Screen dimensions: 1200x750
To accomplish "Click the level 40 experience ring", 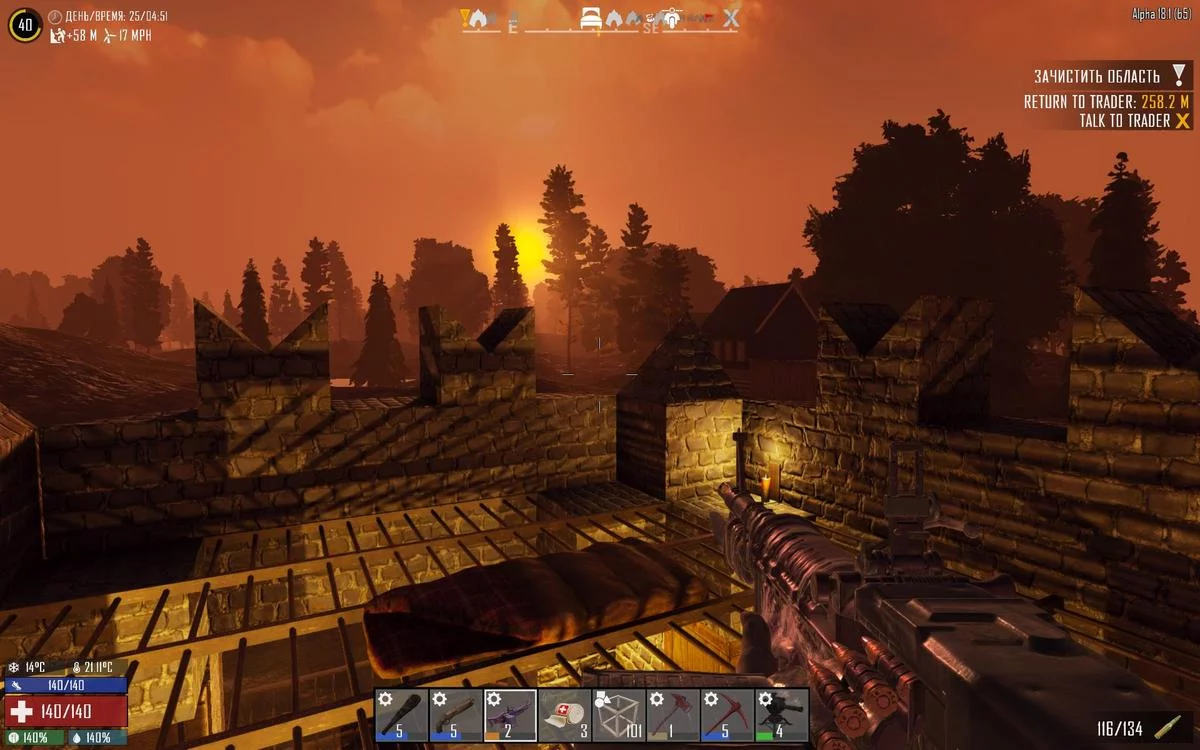I will [25, 24].
